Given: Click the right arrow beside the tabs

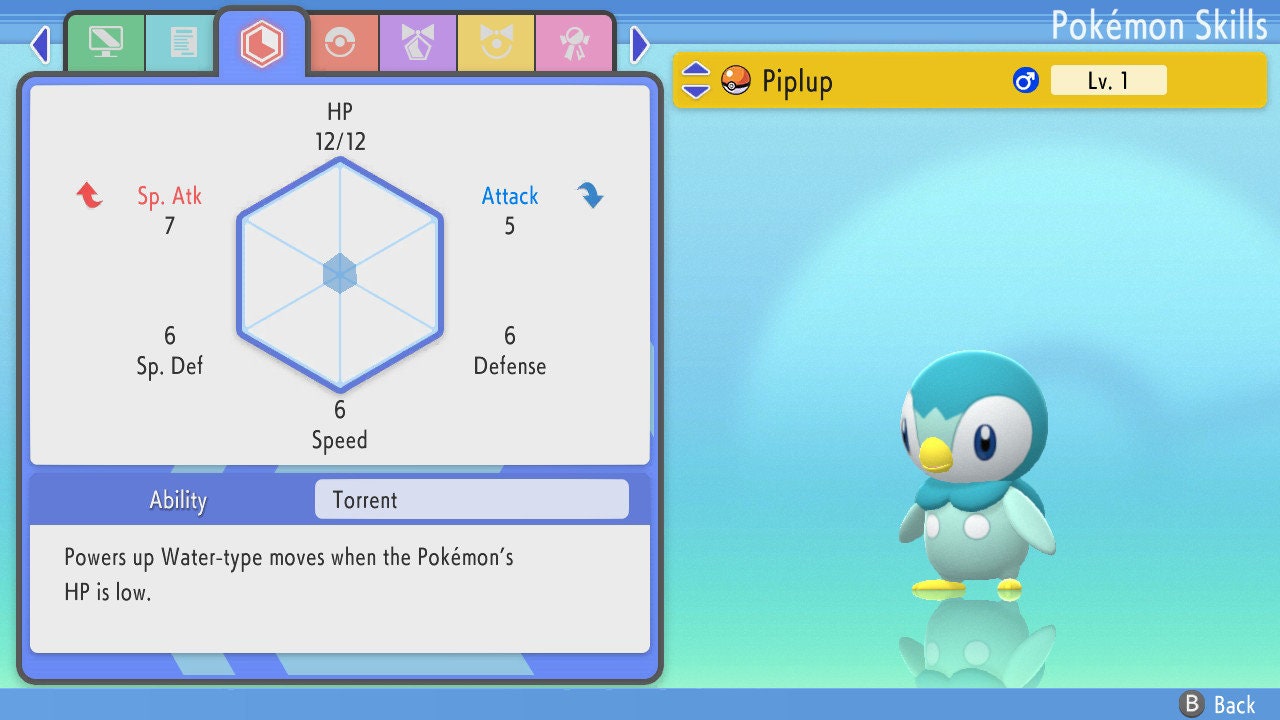Looking at the screenshot, I should 640,44.
